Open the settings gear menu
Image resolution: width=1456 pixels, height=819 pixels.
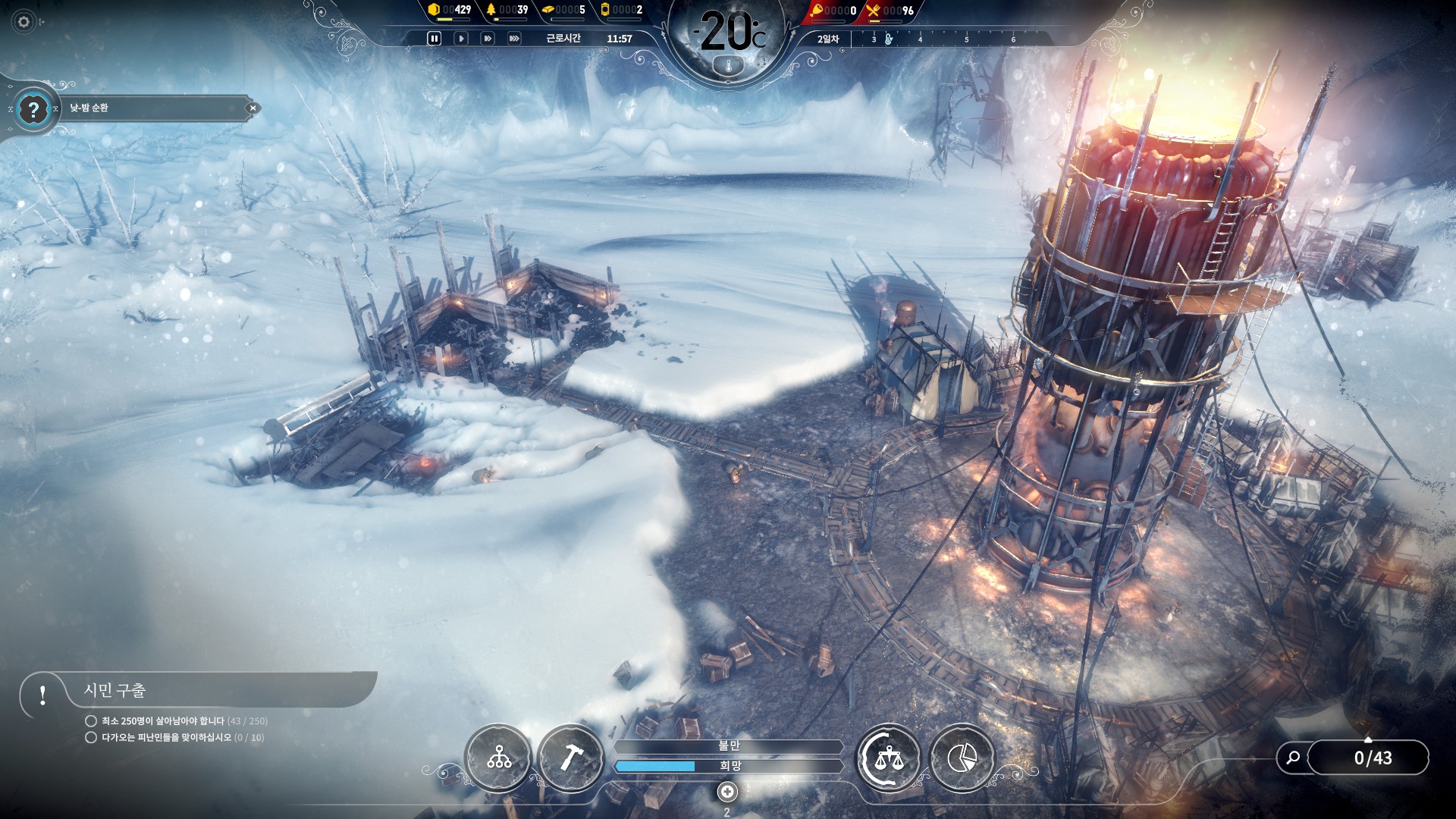tap(24, 22)
